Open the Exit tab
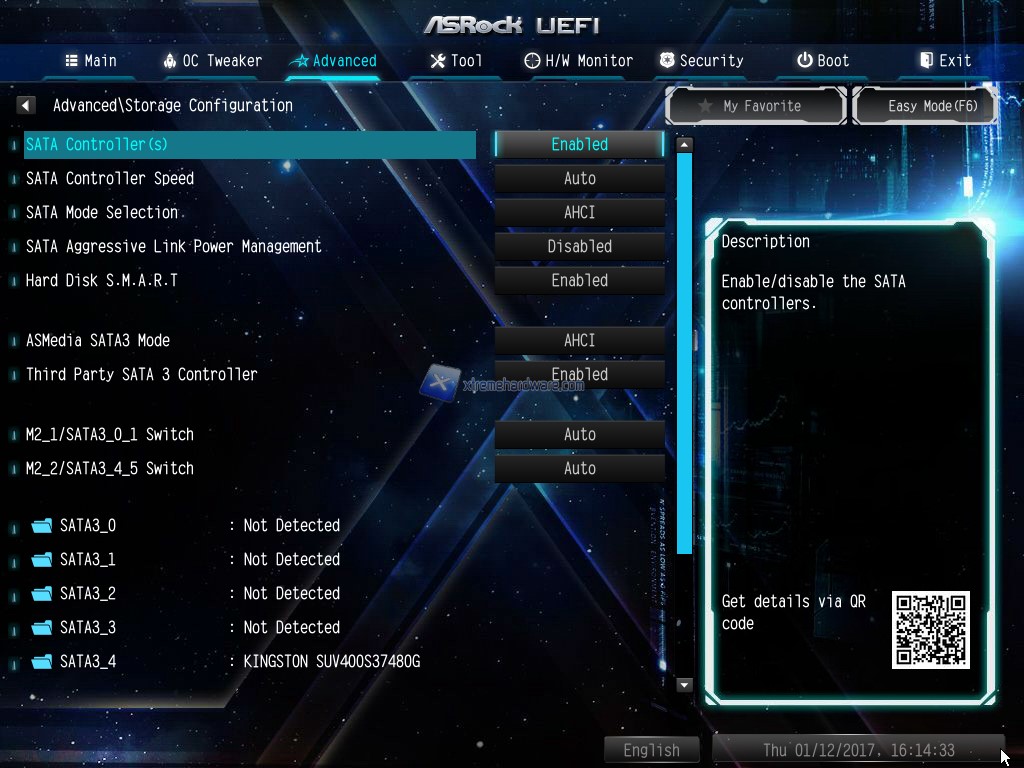The width and height of the screenshot is (1024, 768). pos(945,61)
